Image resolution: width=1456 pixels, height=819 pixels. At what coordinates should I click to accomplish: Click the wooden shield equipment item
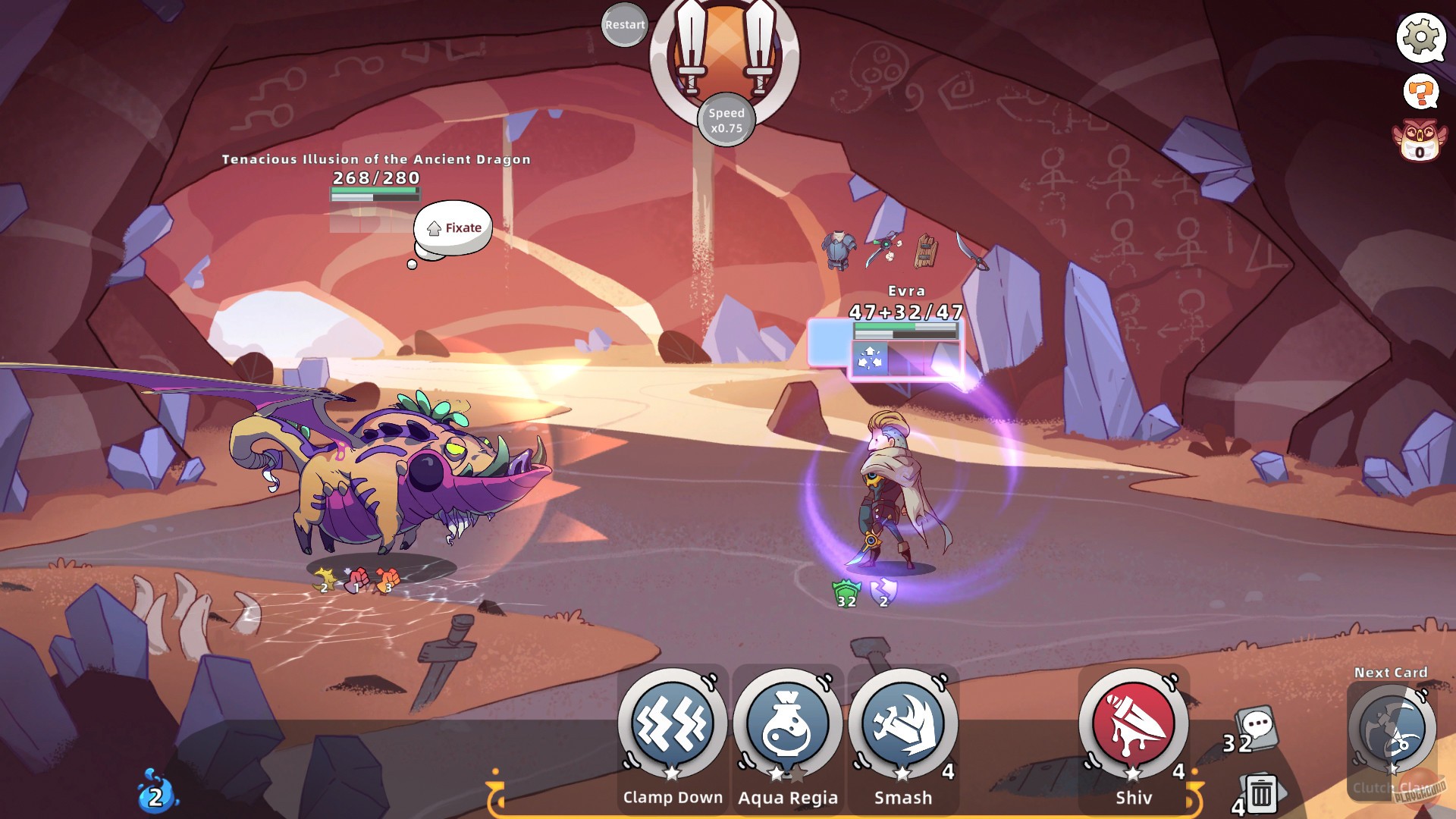tap(927, 250)
